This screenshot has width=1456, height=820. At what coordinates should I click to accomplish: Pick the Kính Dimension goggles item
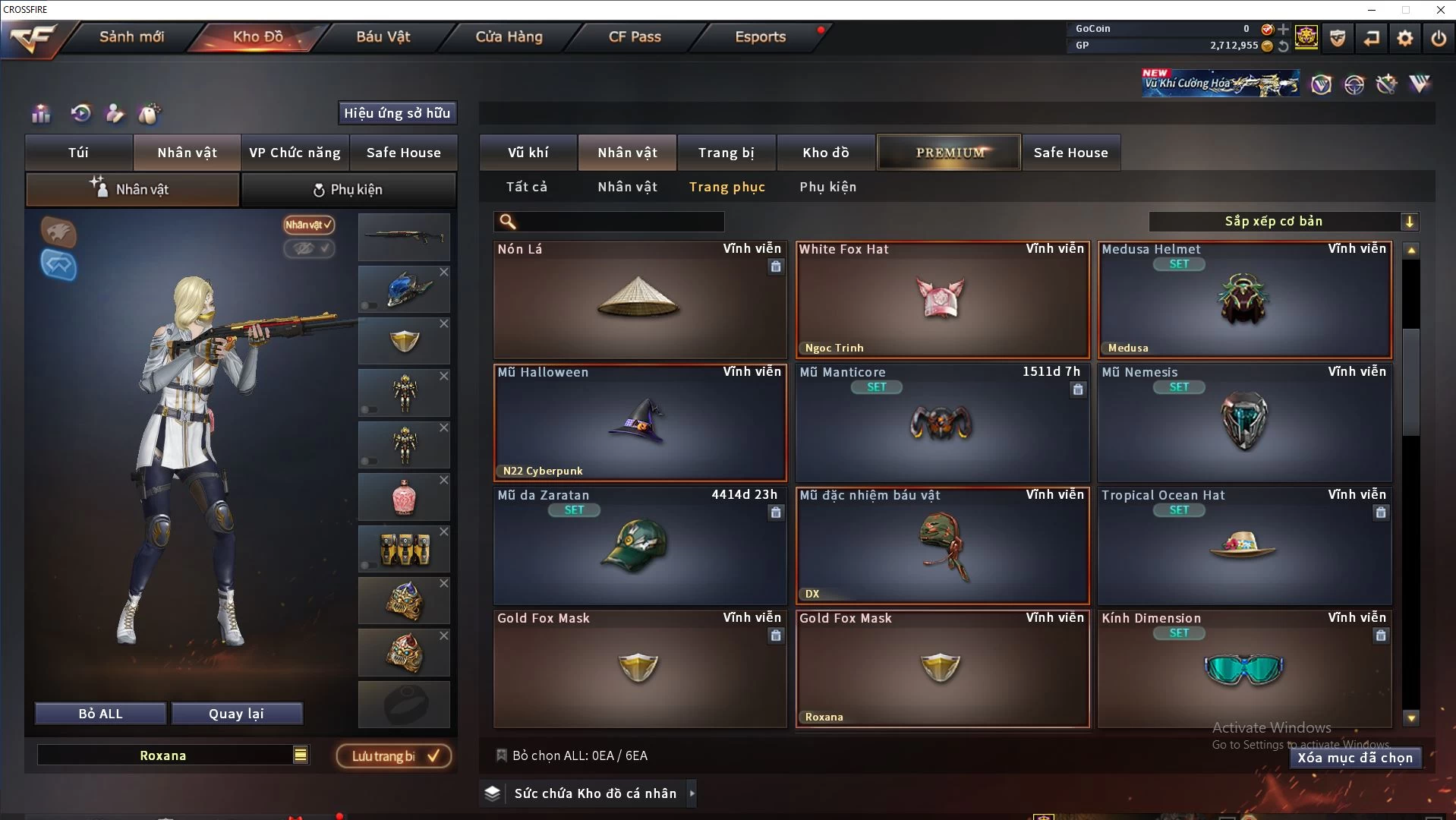click(1243, 669)
